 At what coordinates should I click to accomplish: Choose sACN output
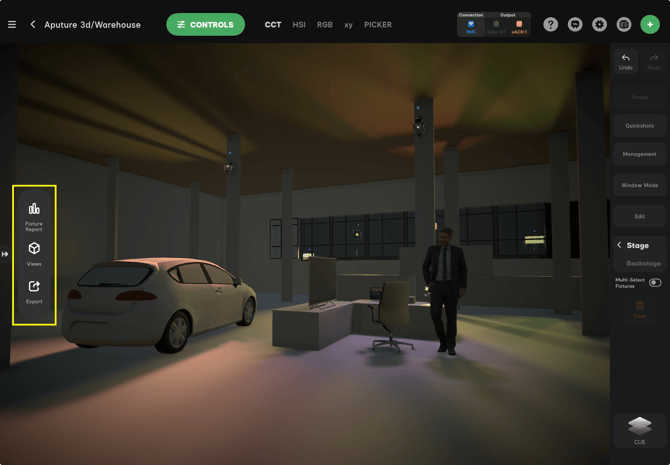pos(519,25)
